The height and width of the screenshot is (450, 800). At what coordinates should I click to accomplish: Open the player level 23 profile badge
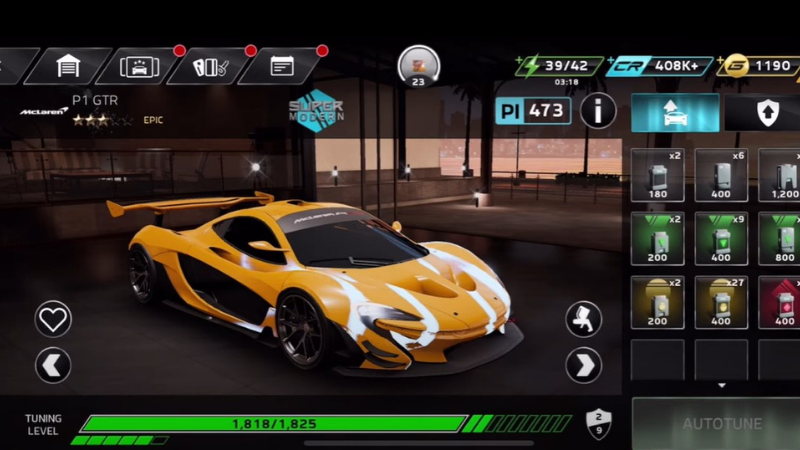(418, 66)
